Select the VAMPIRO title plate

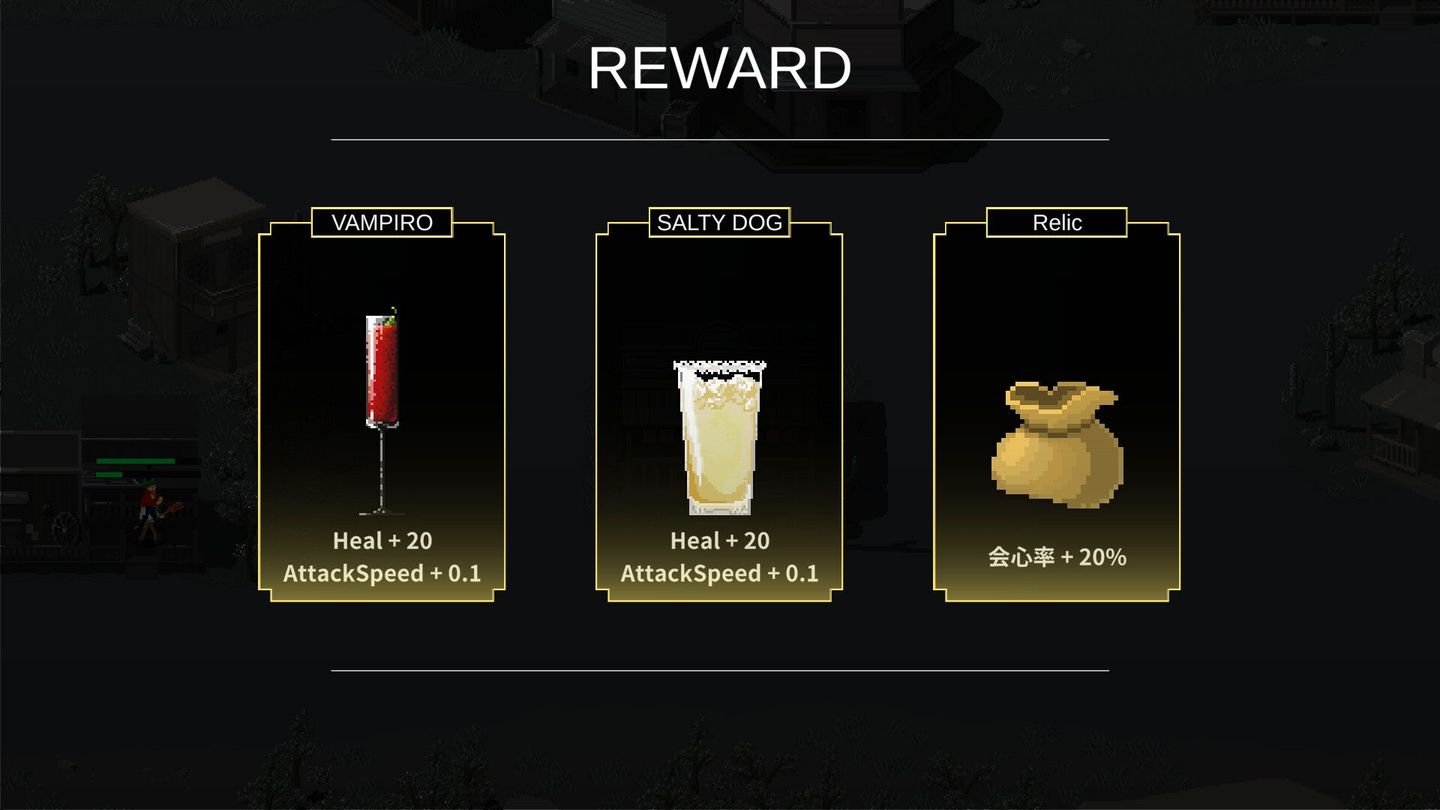(381, 222)
